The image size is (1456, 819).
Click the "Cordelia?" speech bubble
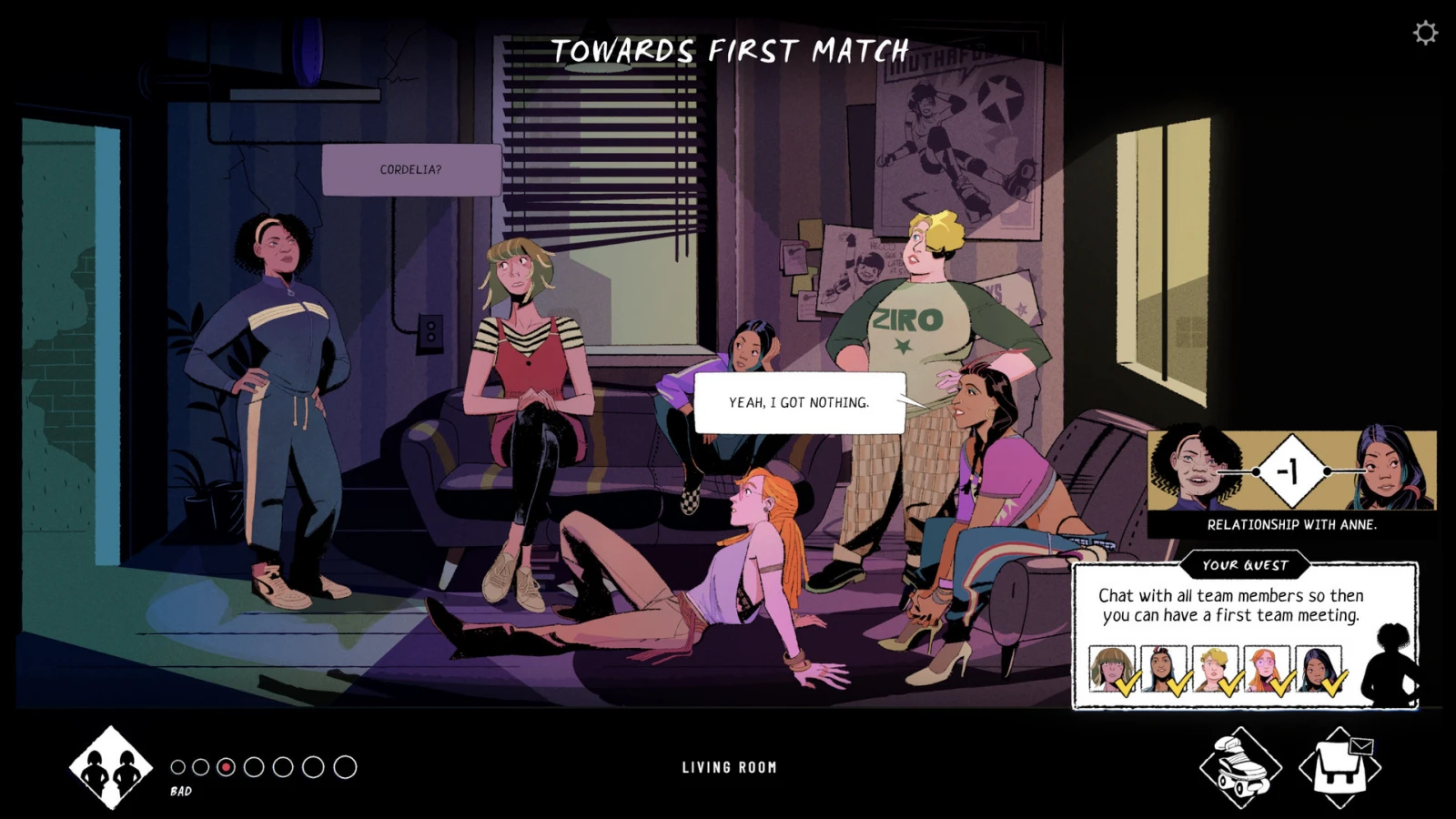pos(410,170)
